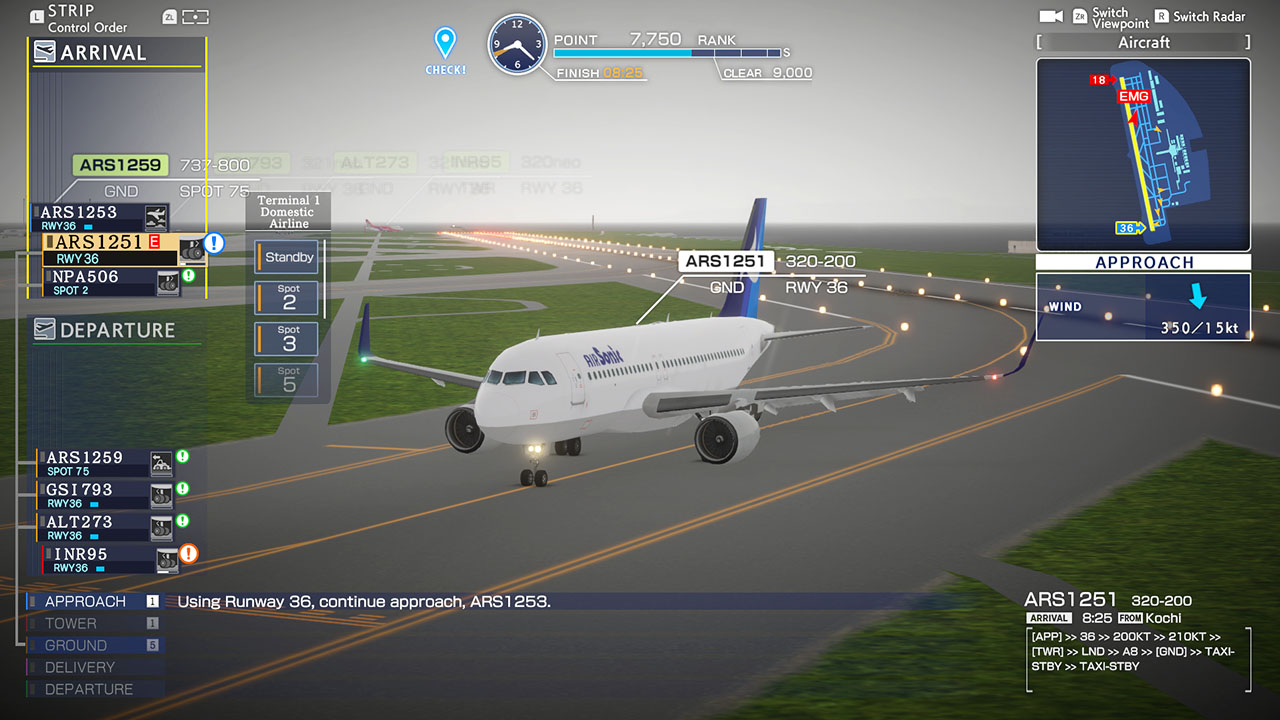
Task: Click the ZL strip display icon
Action: pyautogui.click(x=168, y=17)
